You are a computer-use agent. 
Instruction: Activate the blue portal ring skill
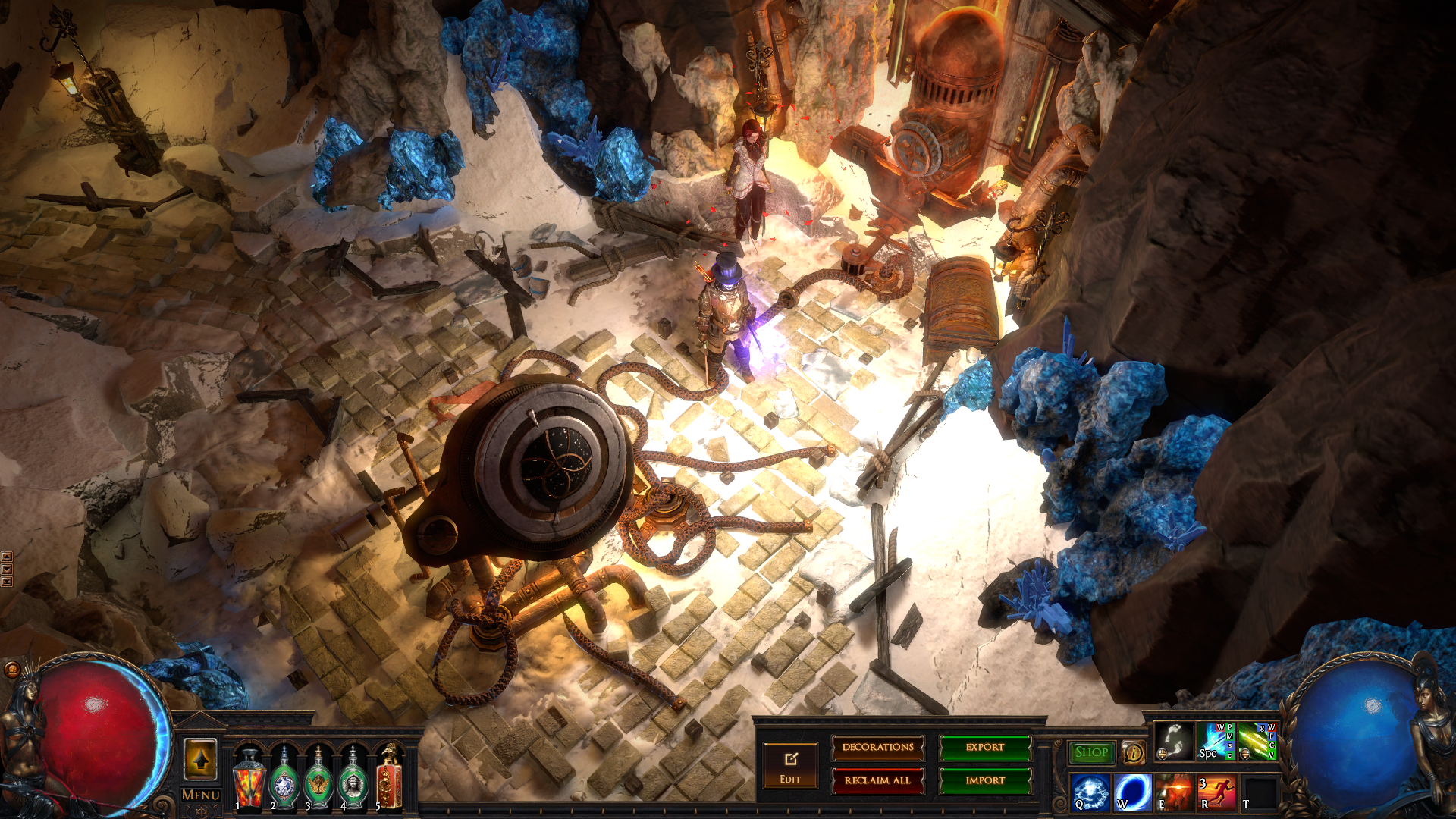[1132, 792]
